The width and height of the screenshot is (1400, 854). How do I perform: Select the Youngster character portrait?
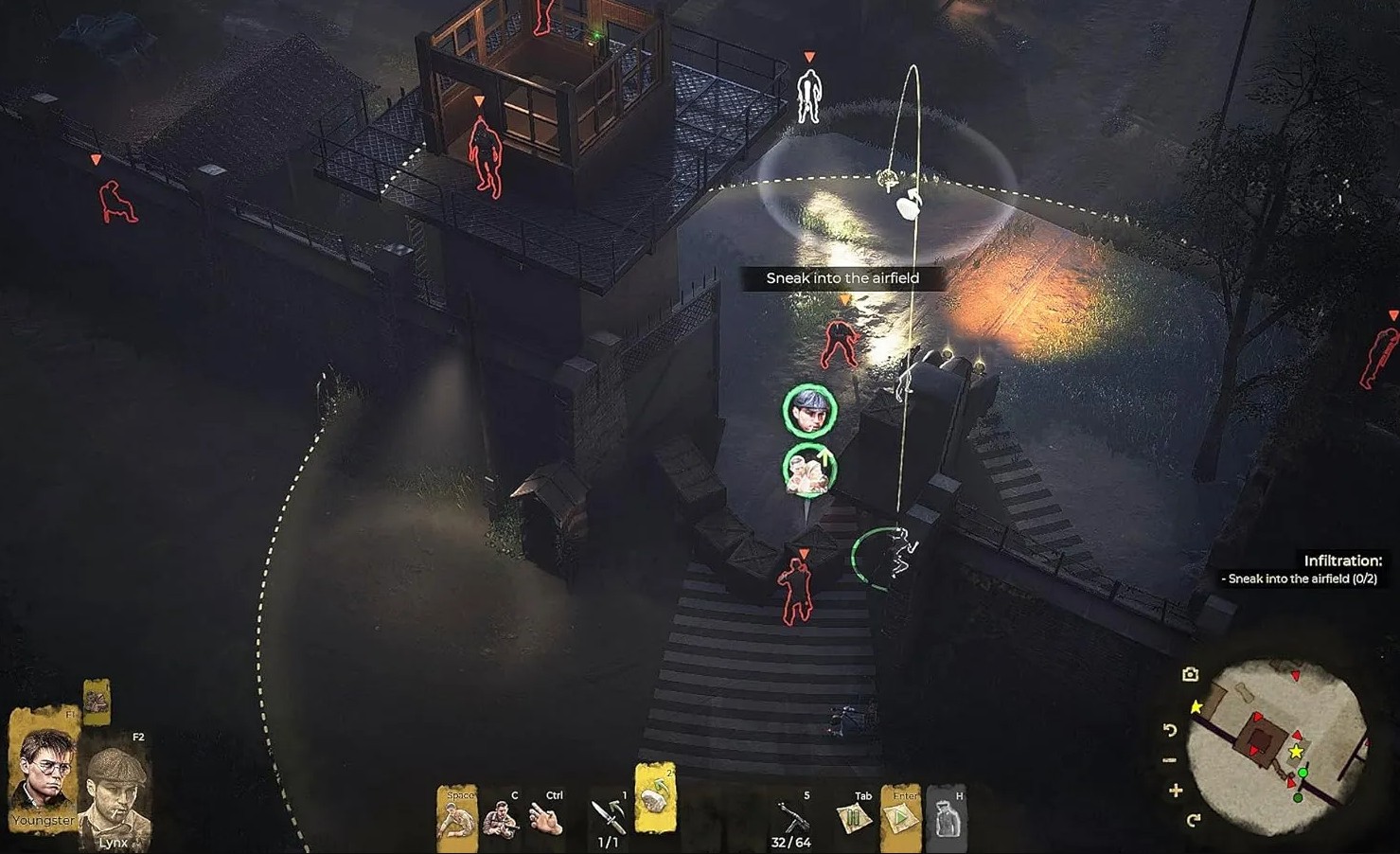[x=43, y=767]
